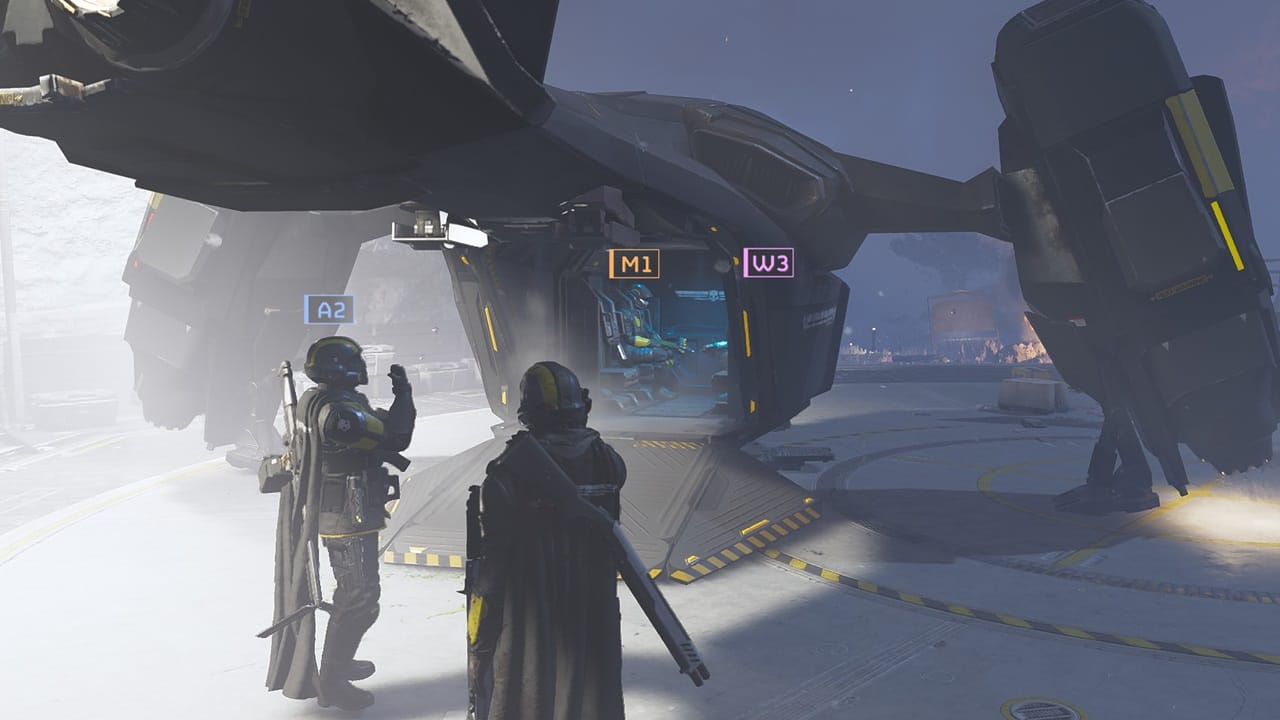1280x720 pixels.
Task: Select the orange M1 player marker
Action: coord(636,263)
